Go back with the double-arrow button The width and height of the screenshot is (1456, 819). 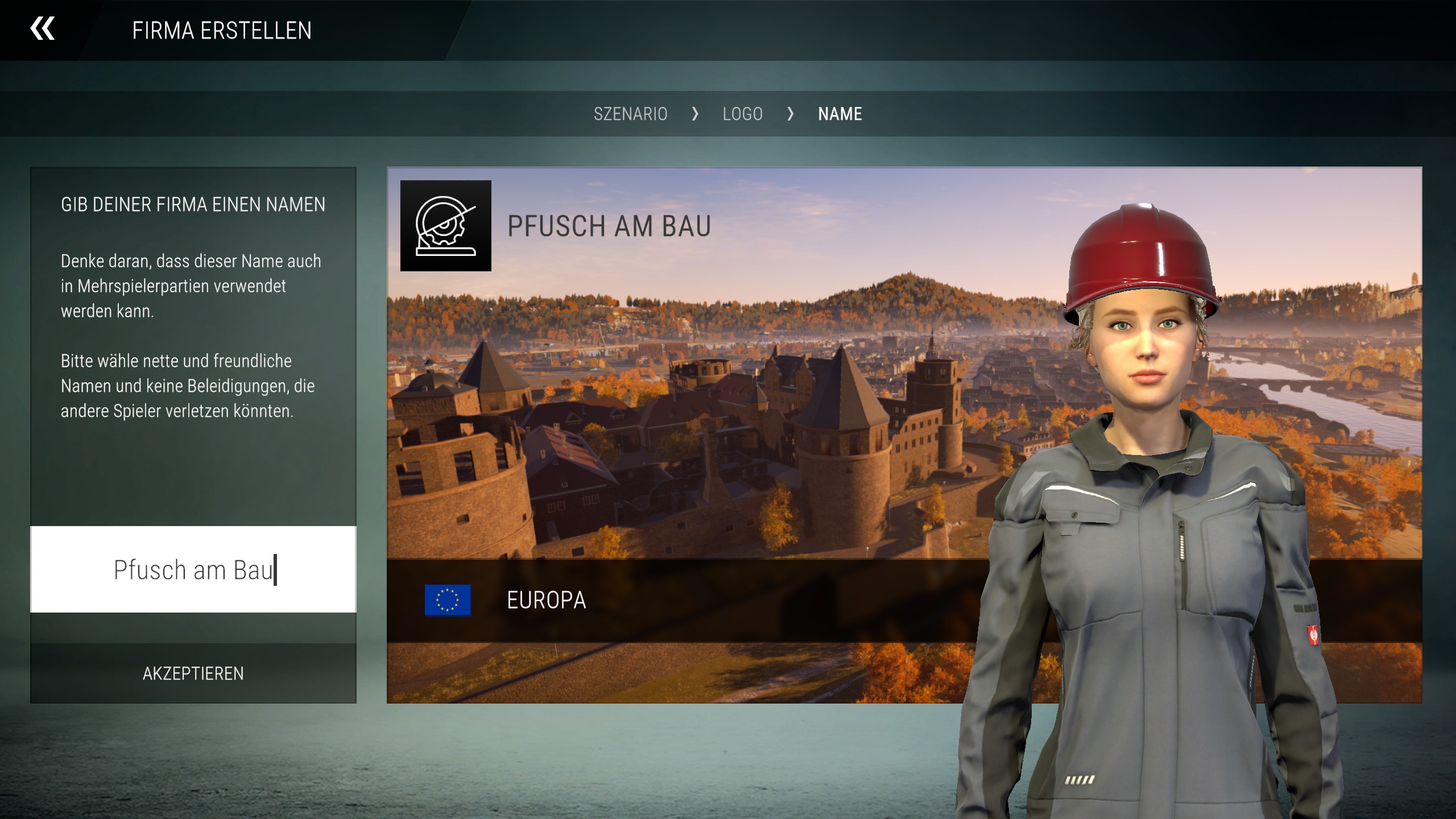pyautogui.click(x=43, y=29)
